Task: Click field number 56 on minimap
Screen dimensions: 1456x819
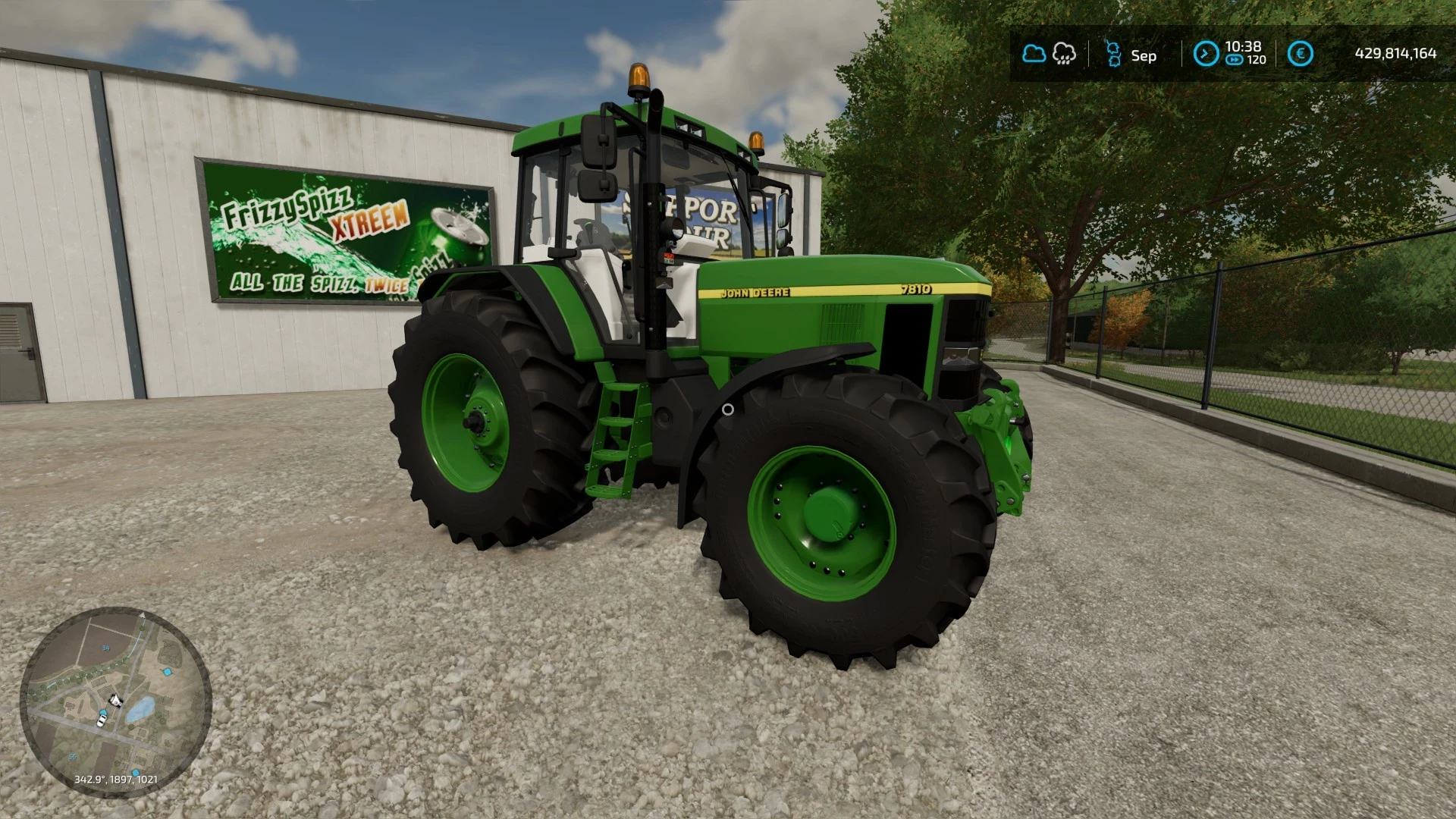Action: (x=73, y=757)
